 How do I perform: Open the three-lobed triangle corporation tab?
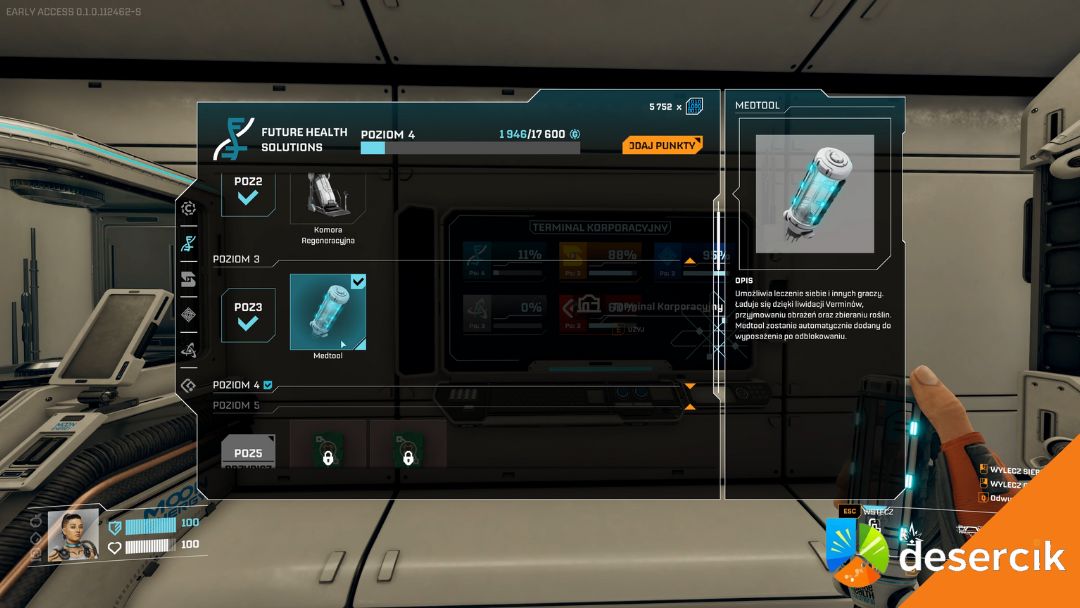pos(188,350)
